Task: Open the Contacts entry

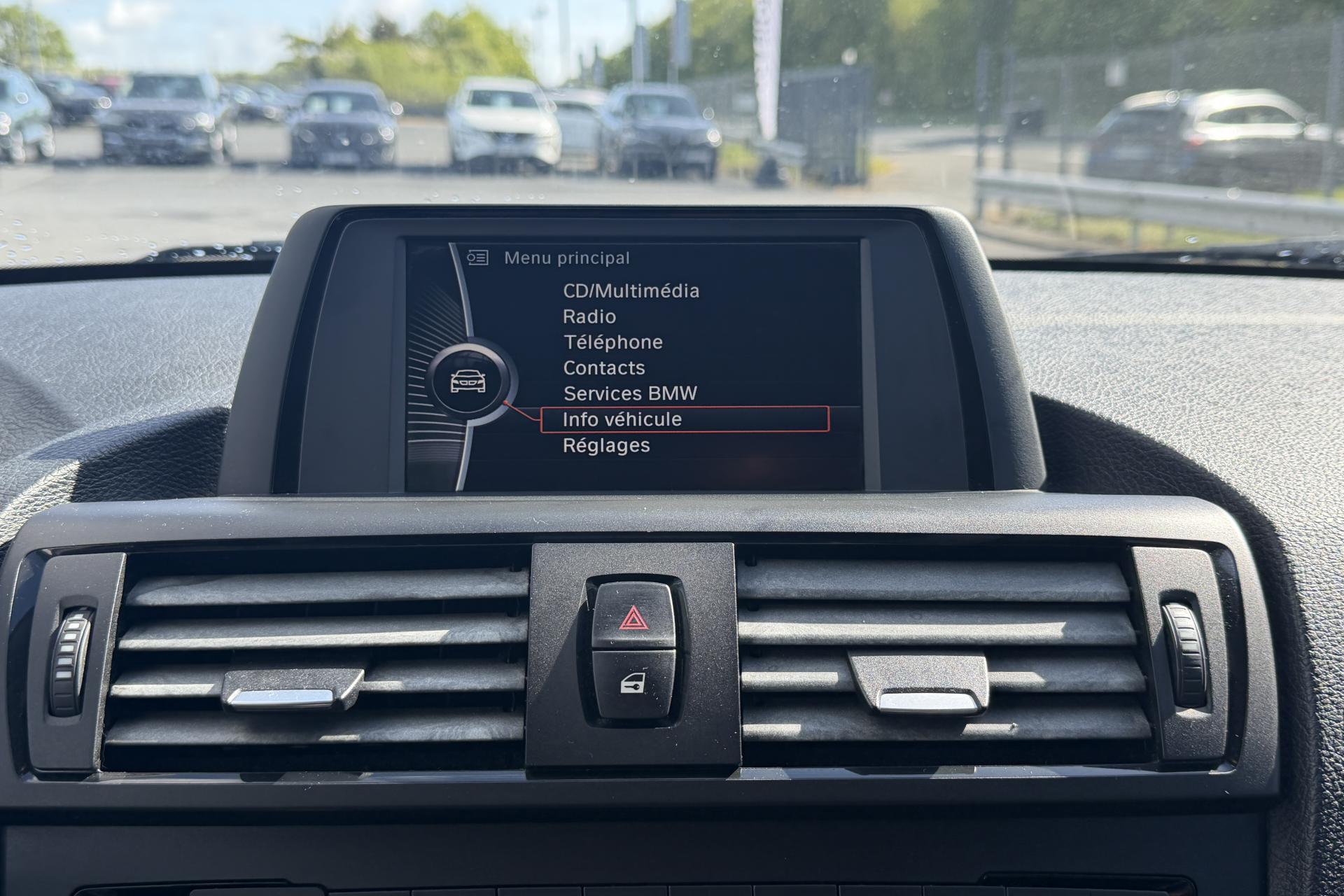Action: point(604,368)
